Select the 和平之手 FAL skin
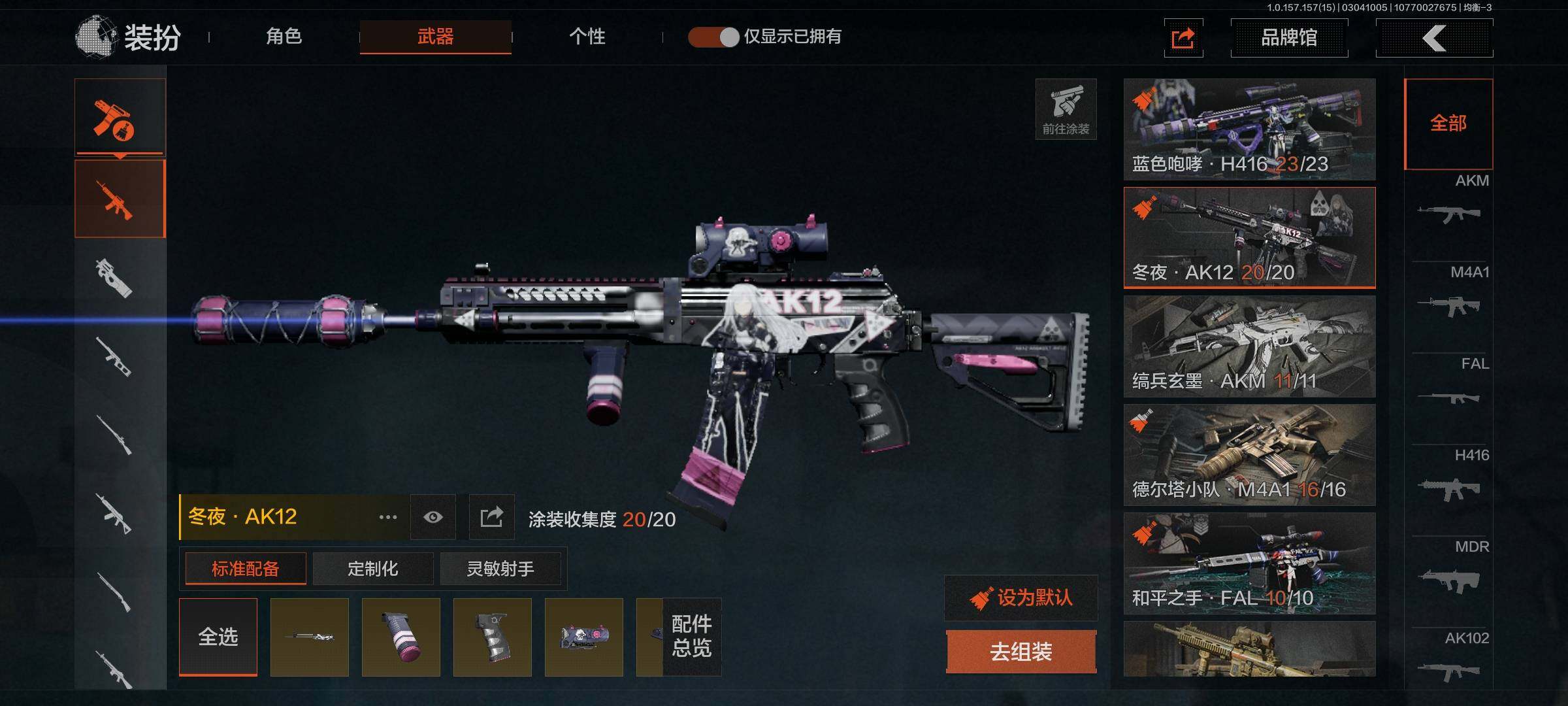1568x706 pixels. click(x=1249, y=563)
